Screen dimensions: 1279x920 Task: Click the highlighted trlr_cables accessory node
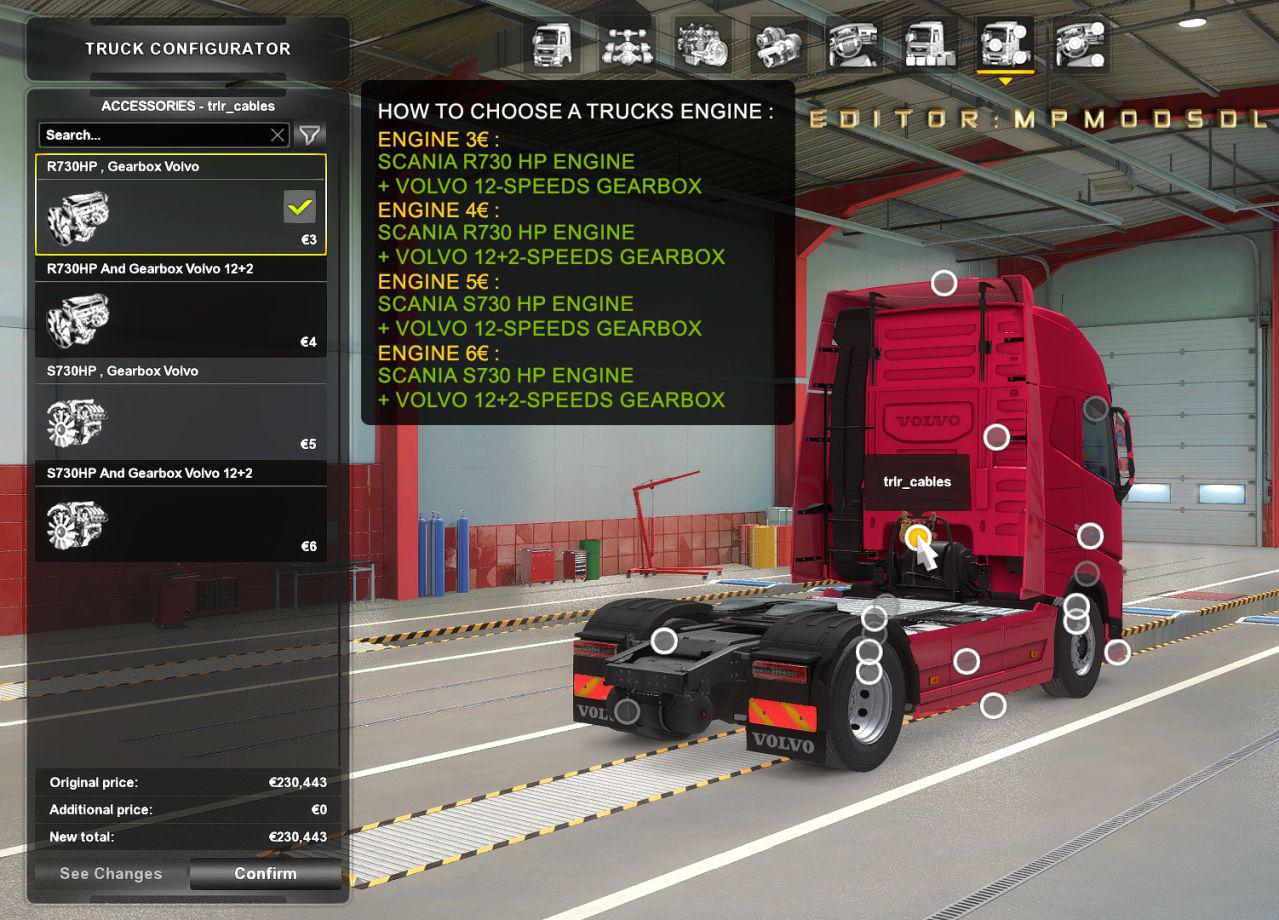(x=917, y=537)
